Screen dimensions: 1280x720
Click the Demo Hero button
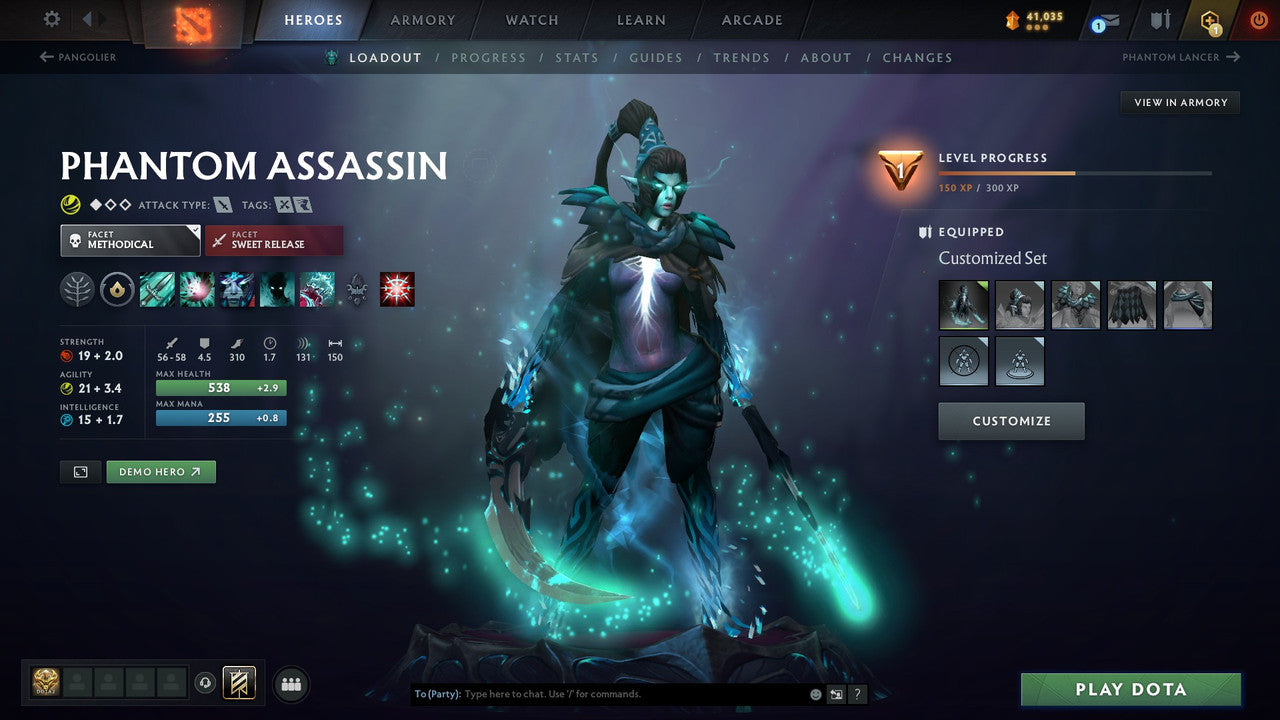(160, 471)
